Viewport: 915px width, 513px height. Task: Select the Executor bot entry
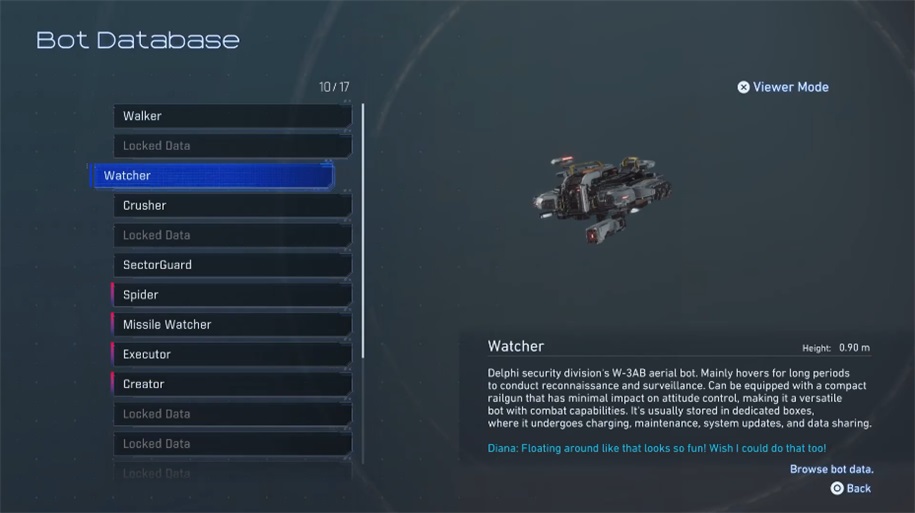(x=232, y=354)
